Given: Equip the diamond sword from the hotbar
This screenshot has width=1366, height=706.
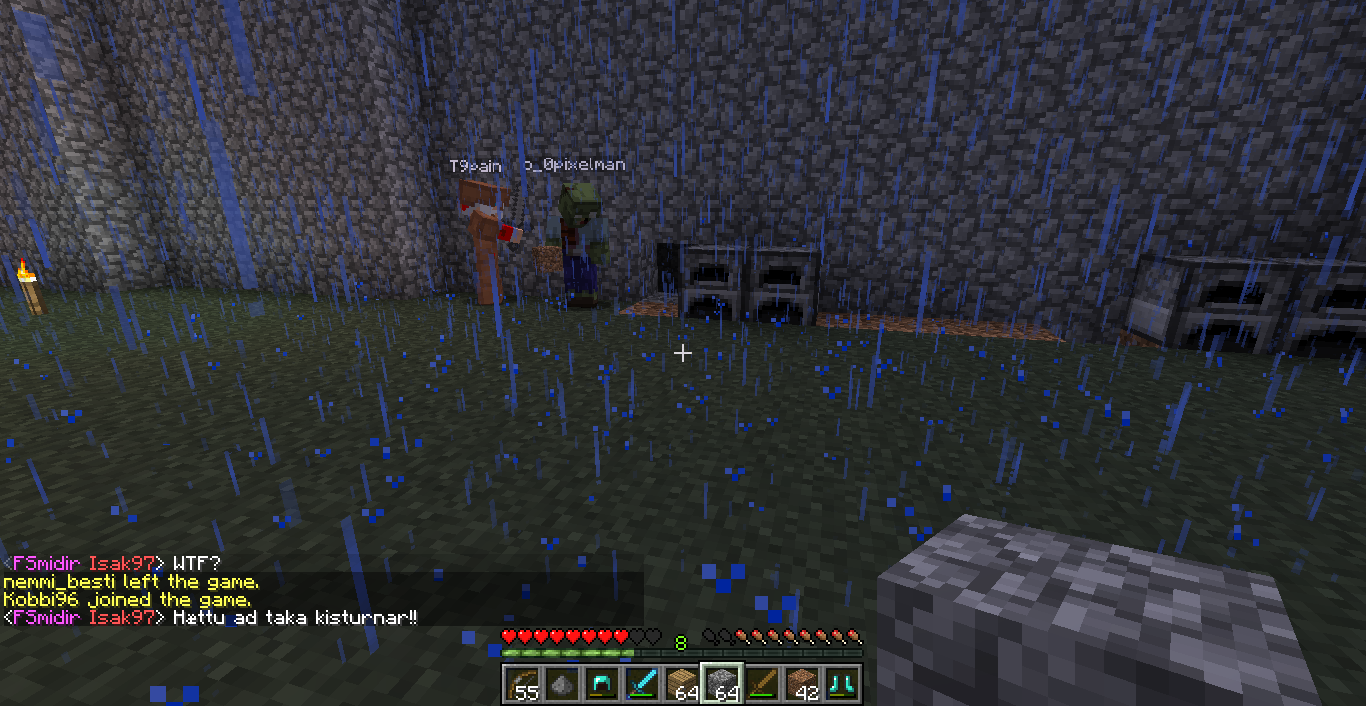Looking at the screenshot, I should (x=641, y=684).
